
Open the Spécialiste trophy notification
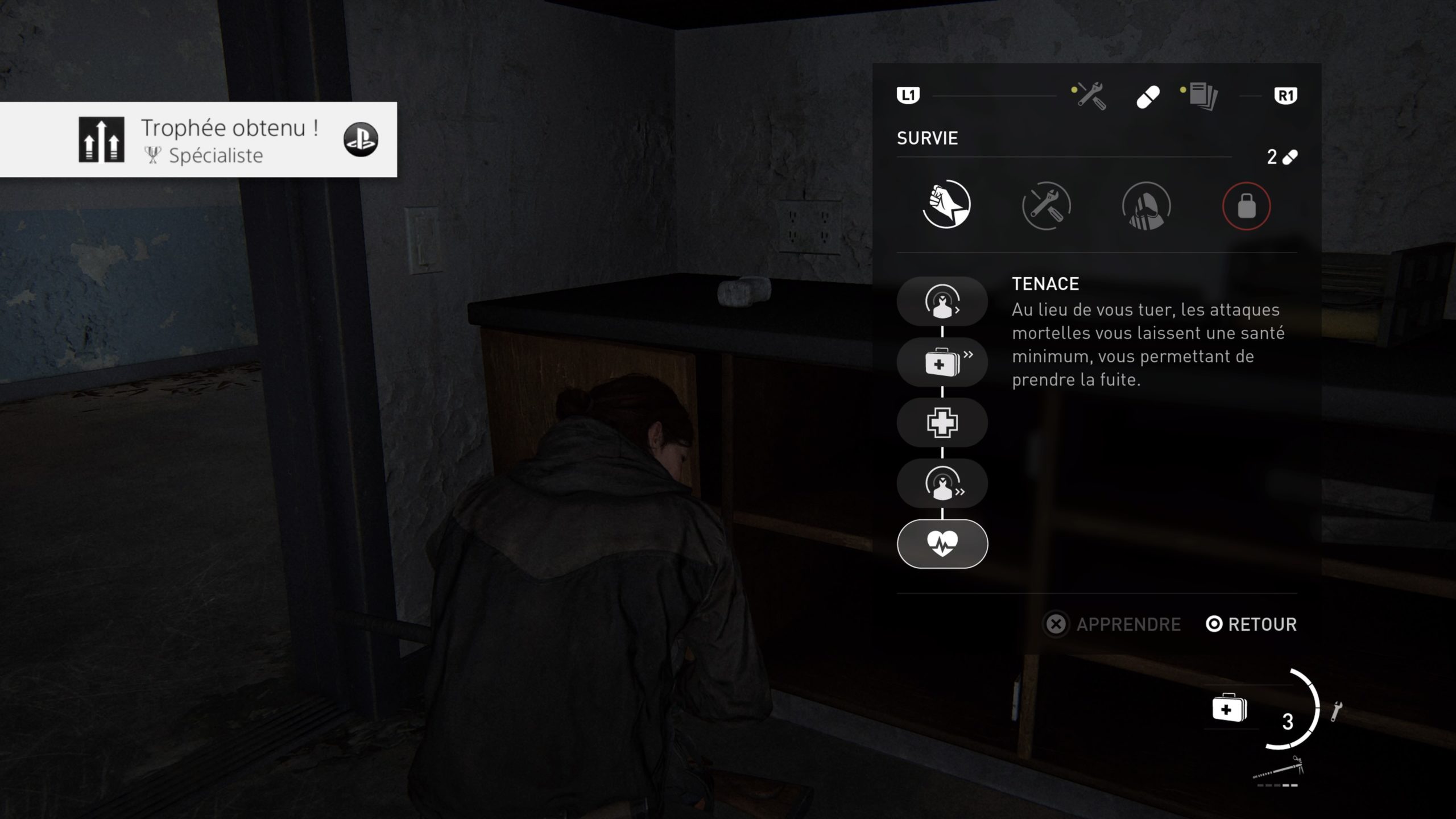coord(198,140)
